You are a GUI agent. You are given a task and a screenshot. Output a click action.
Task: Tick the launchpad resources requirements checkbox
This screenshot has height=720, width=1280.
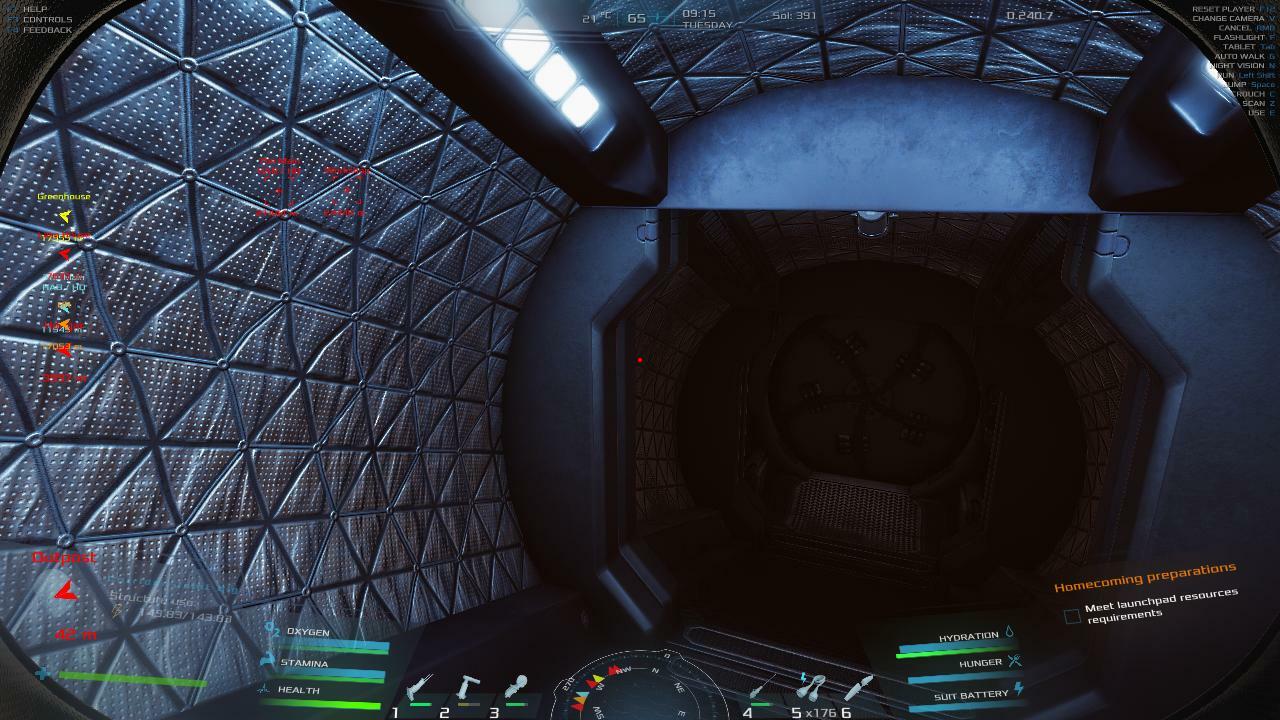click(x=1072, y=616)
